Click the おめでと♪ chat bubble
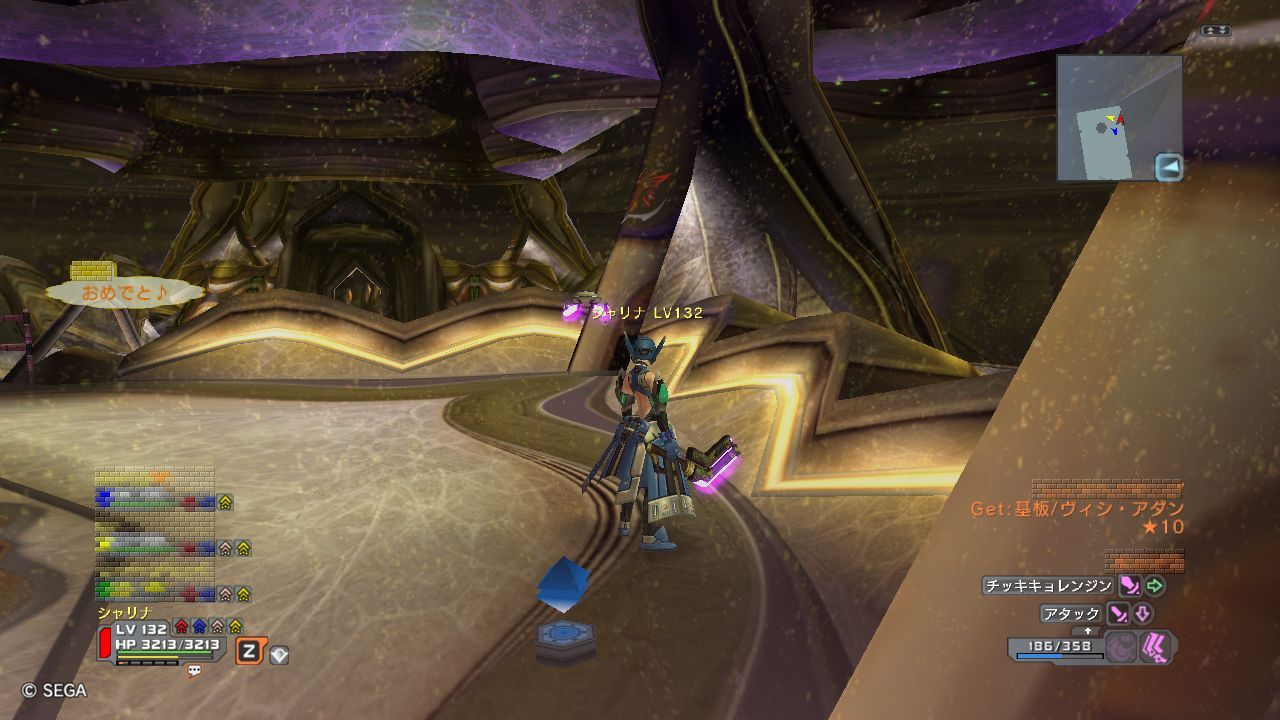The width and height of the screenshot is (1280, 720). coord(124,293)
